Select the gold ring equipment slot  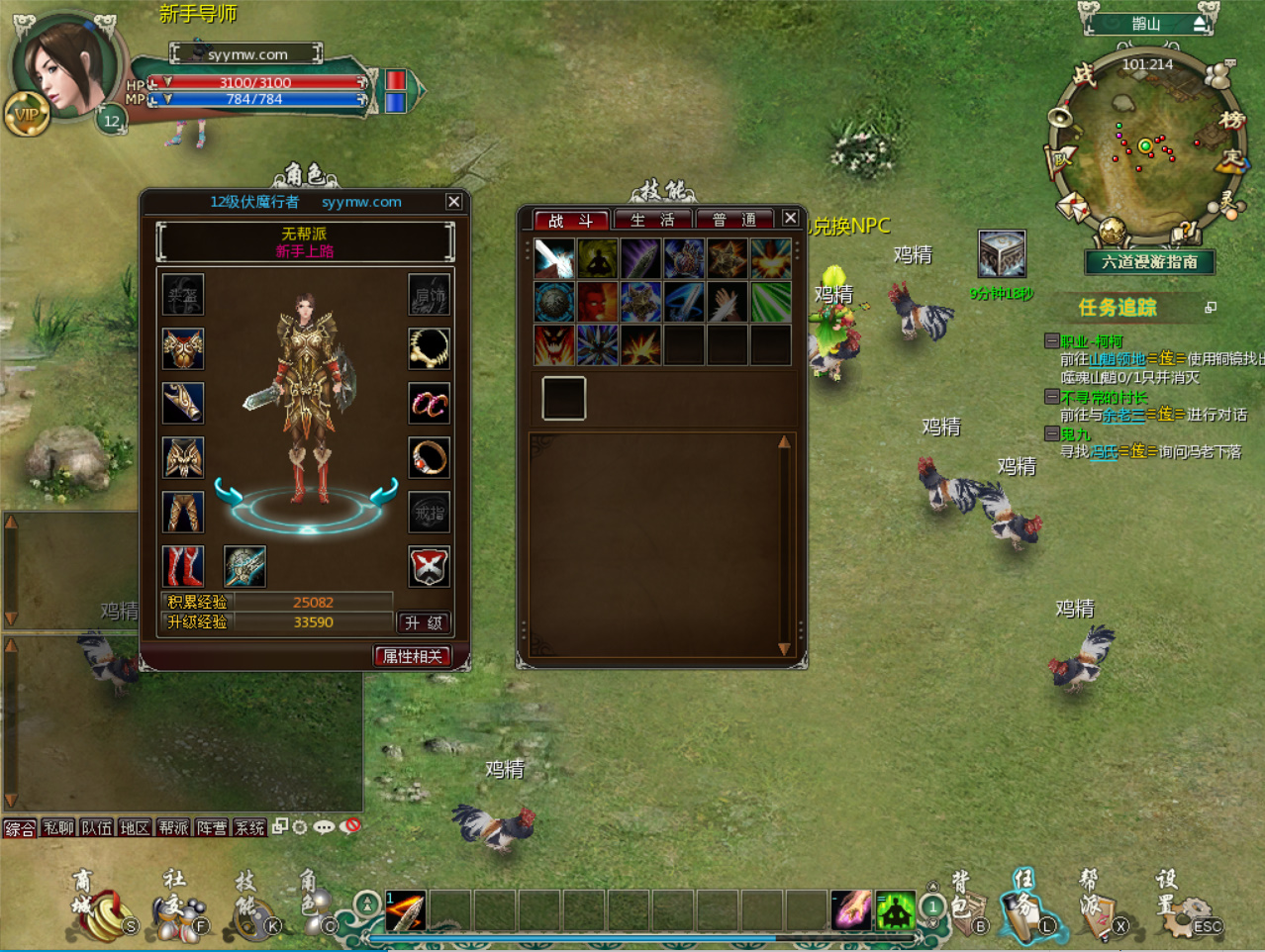[x=429, y=458]
